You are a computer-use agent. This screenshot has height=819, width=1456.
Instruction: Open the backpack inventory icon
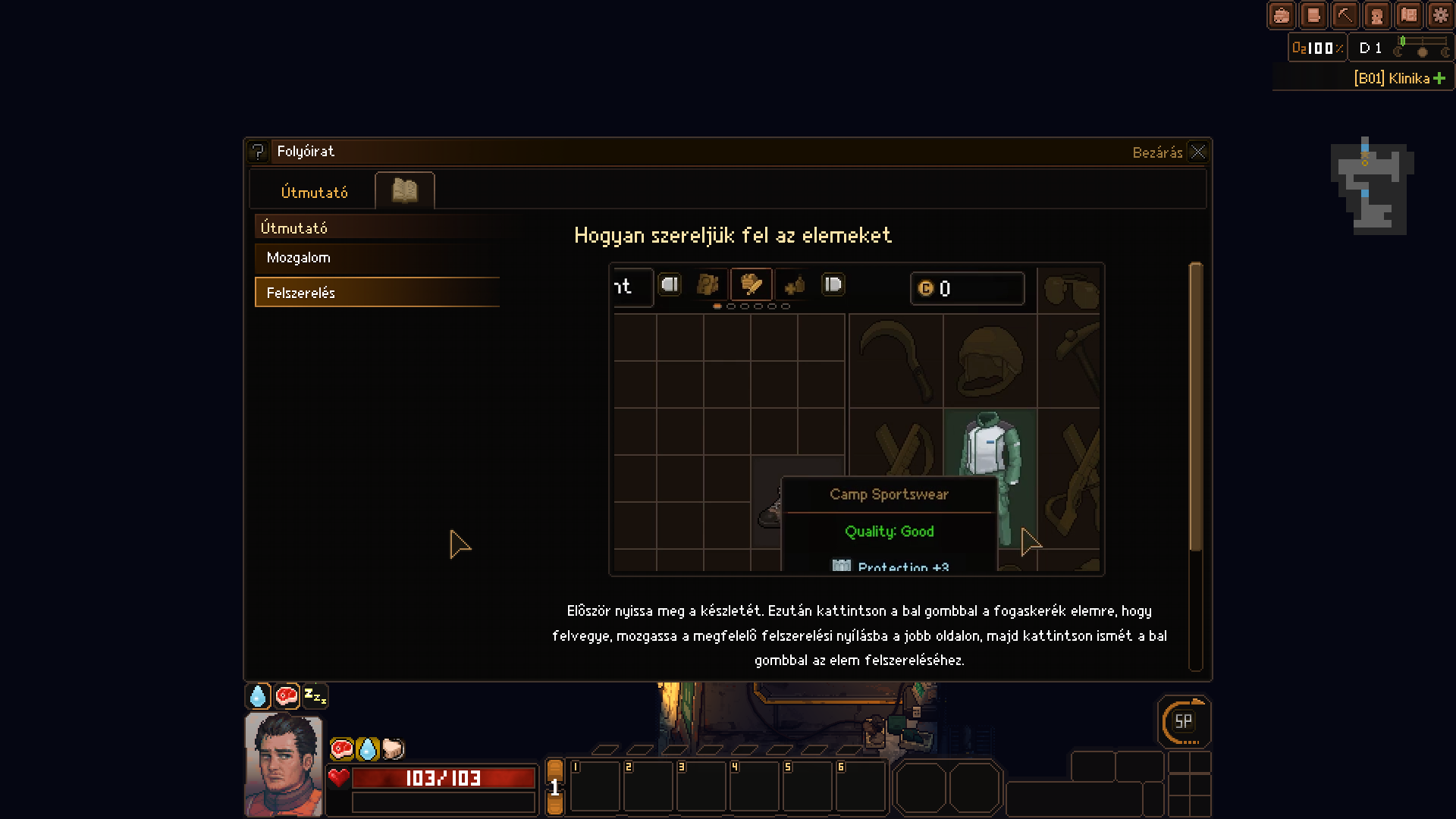click(x=1281, y=15)
